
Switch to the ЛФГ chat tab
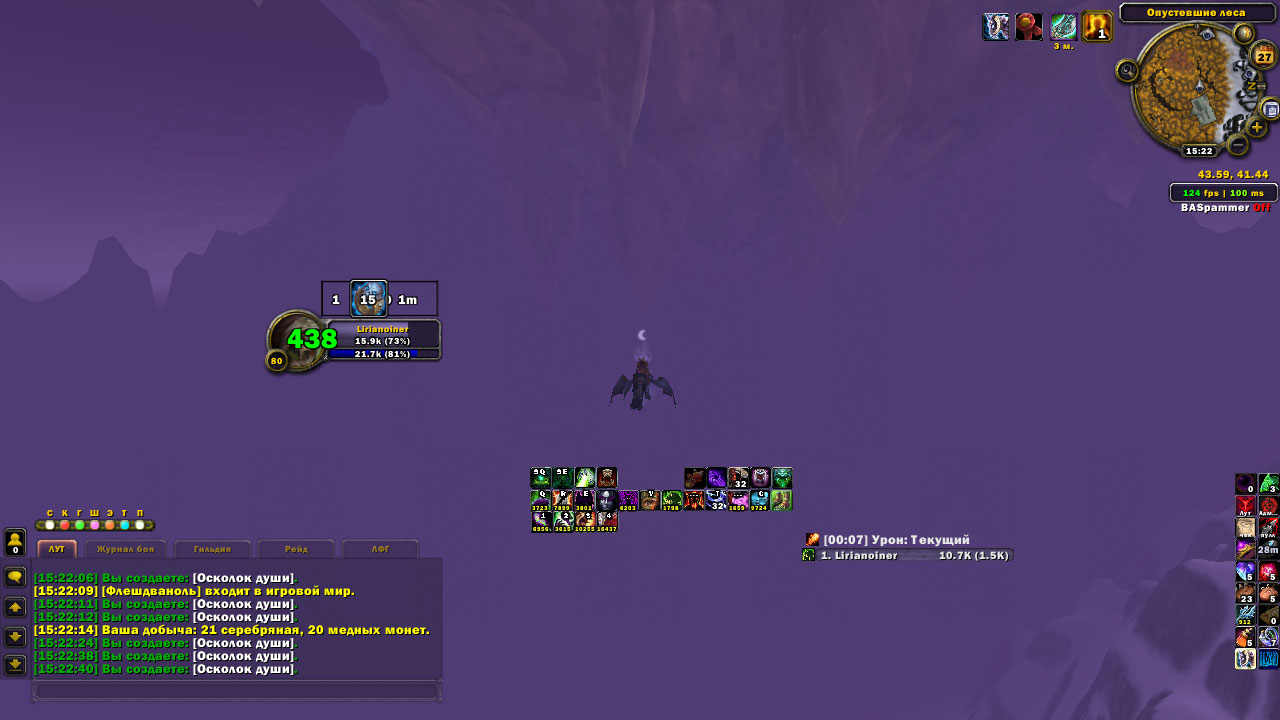(380, 549)
